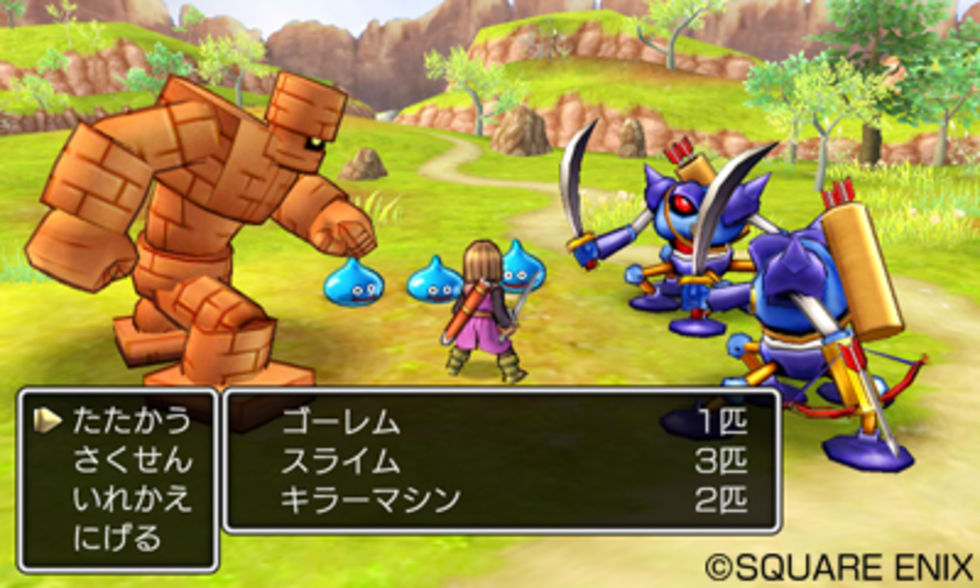Open the いれかえ (Swap) command

coord(130,499)
